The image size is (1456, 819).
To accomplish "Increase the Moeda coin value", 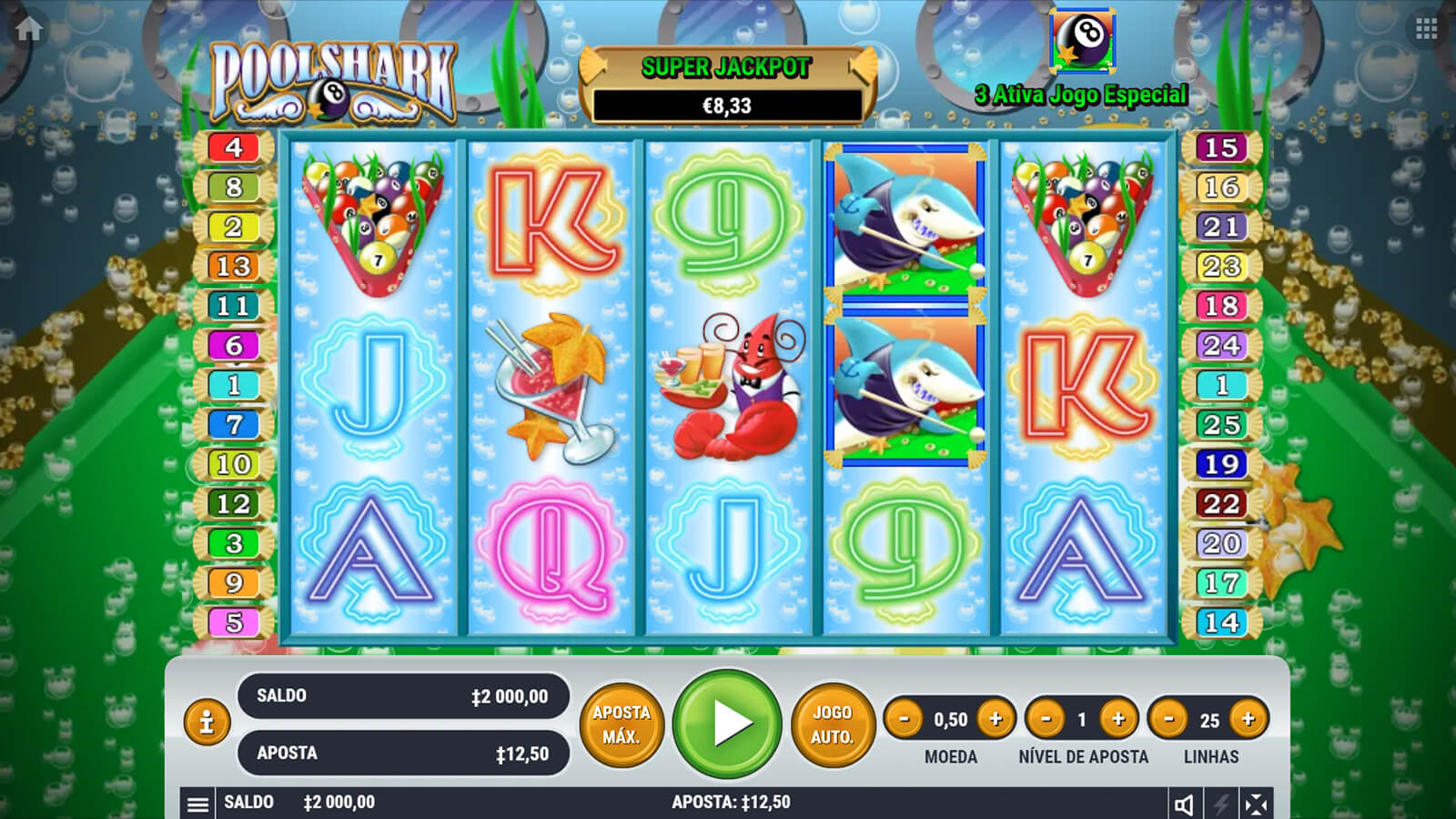I will coord(996,719).
